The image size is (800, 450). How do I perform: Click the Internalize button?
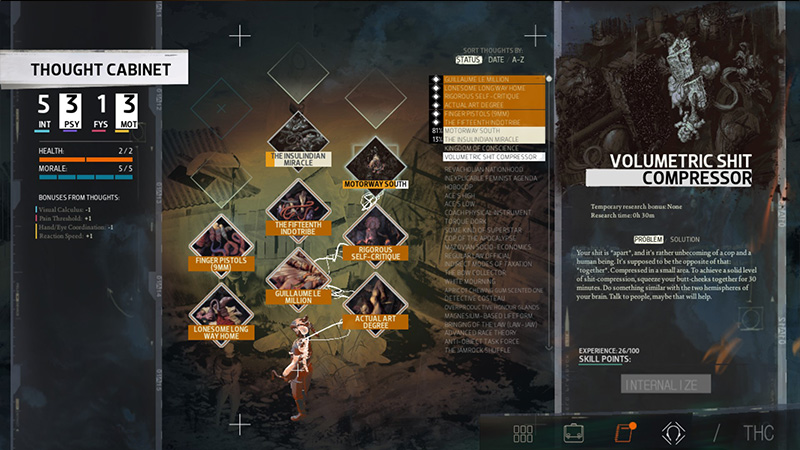pyautogui.click(x=665, y=384)
